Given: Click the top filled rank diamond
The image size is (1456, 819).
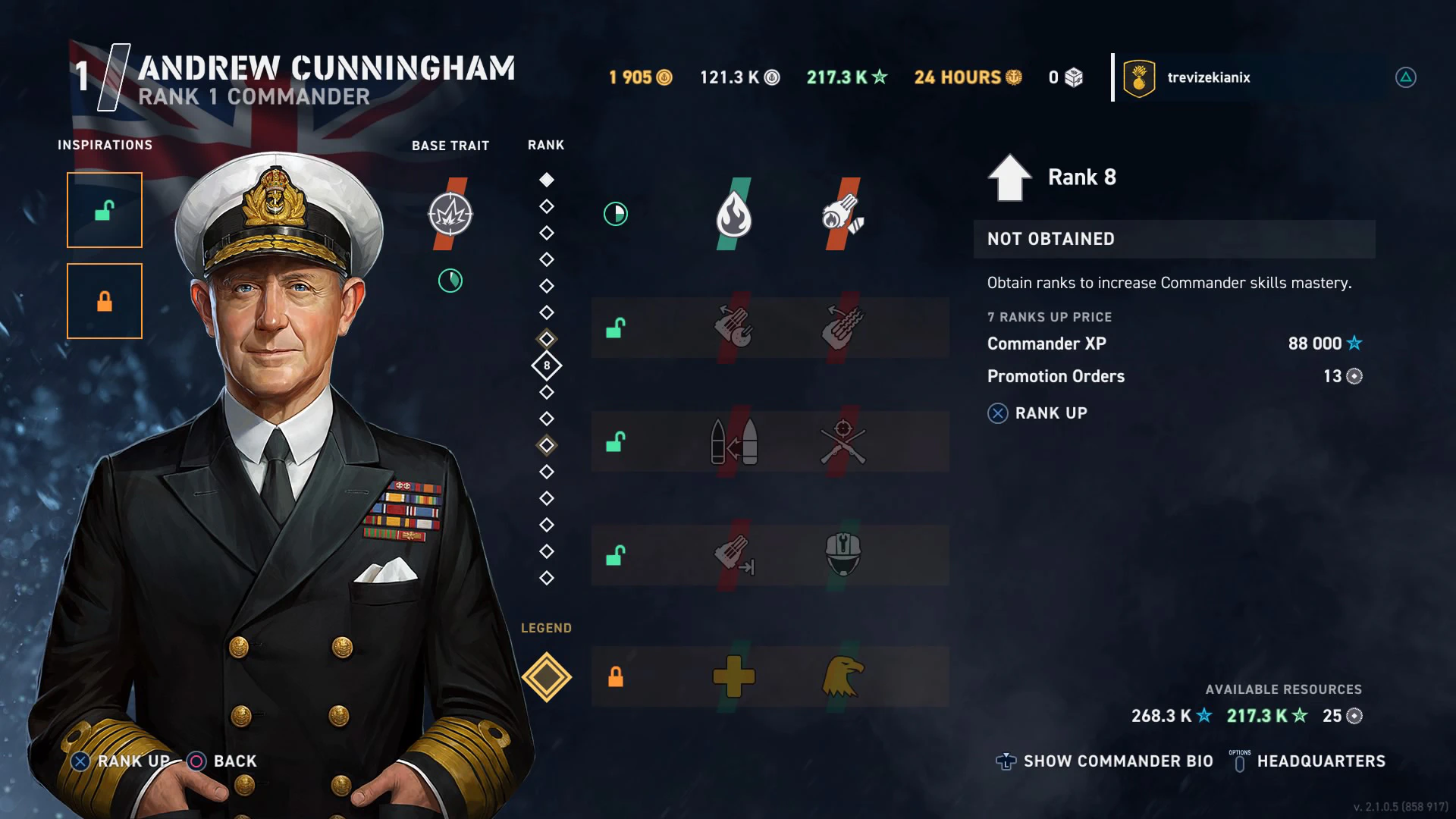Looking at the screenshot, I should [x=546, y=180].
